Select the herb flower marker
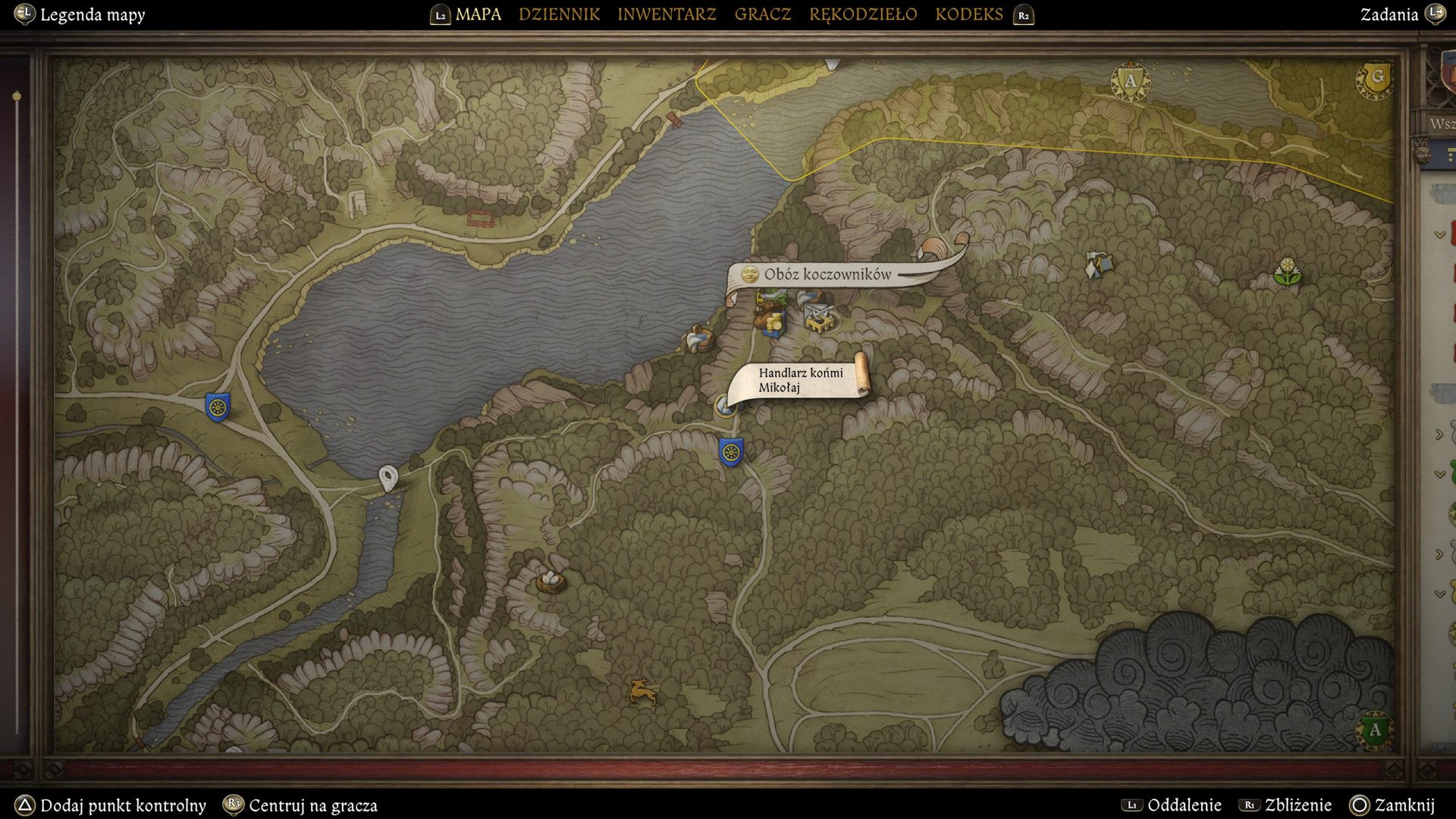Image resolution: width=1456 pixels, height=819 pixels. (1287, 271)
